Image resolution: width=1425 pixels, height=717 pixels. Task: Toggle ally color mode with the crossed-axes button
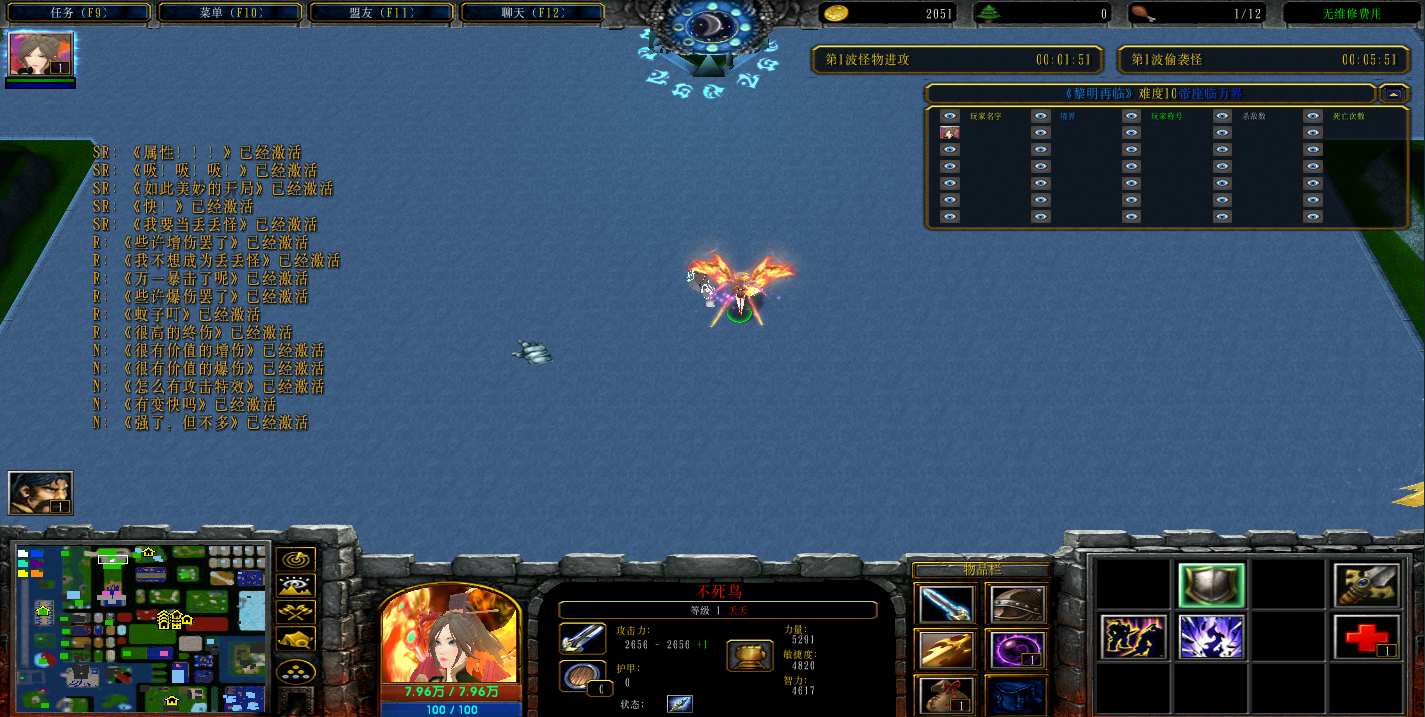pyautogui.click(x=296, y=612)
